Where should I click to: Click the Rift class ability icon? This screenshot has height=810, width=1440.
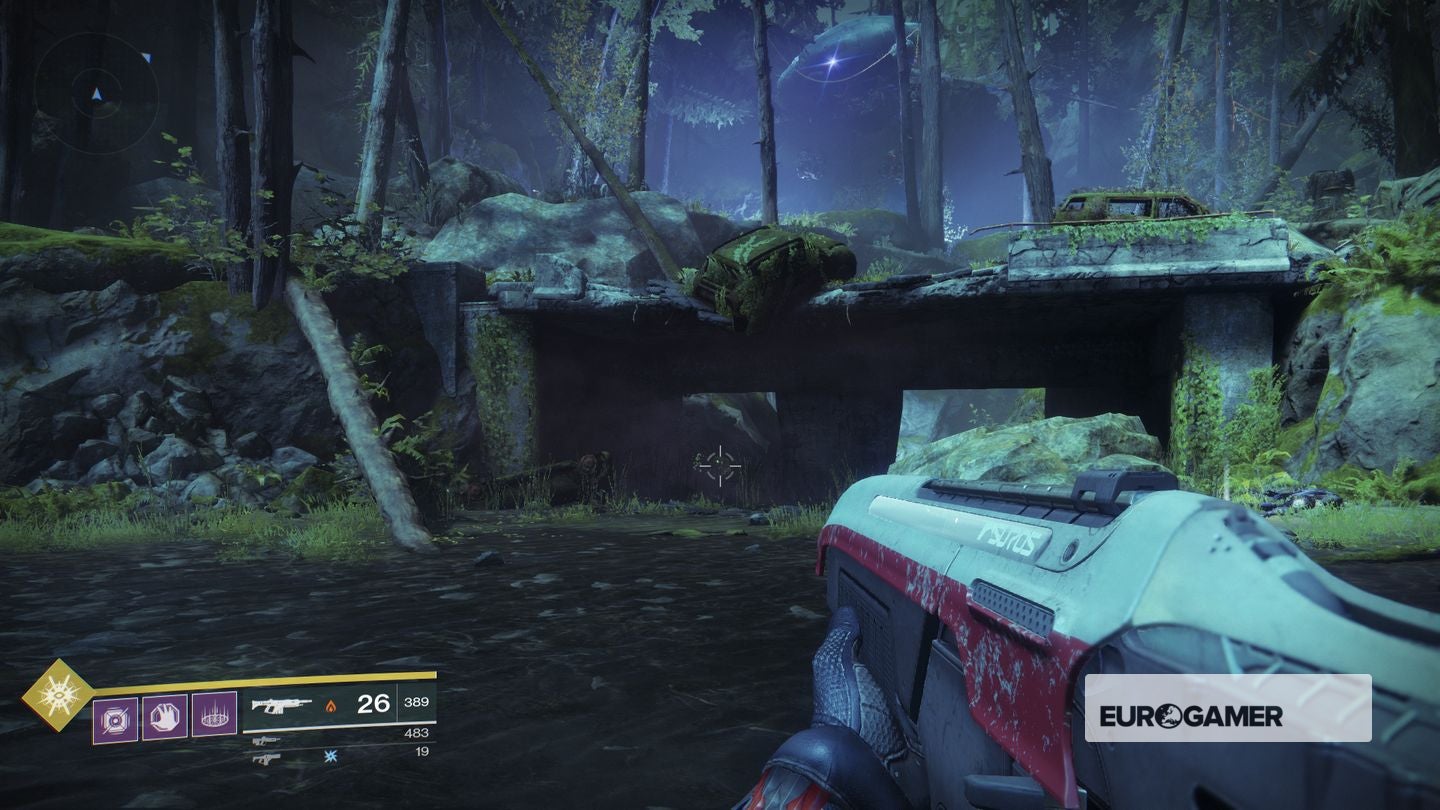(x=212, y=712)
